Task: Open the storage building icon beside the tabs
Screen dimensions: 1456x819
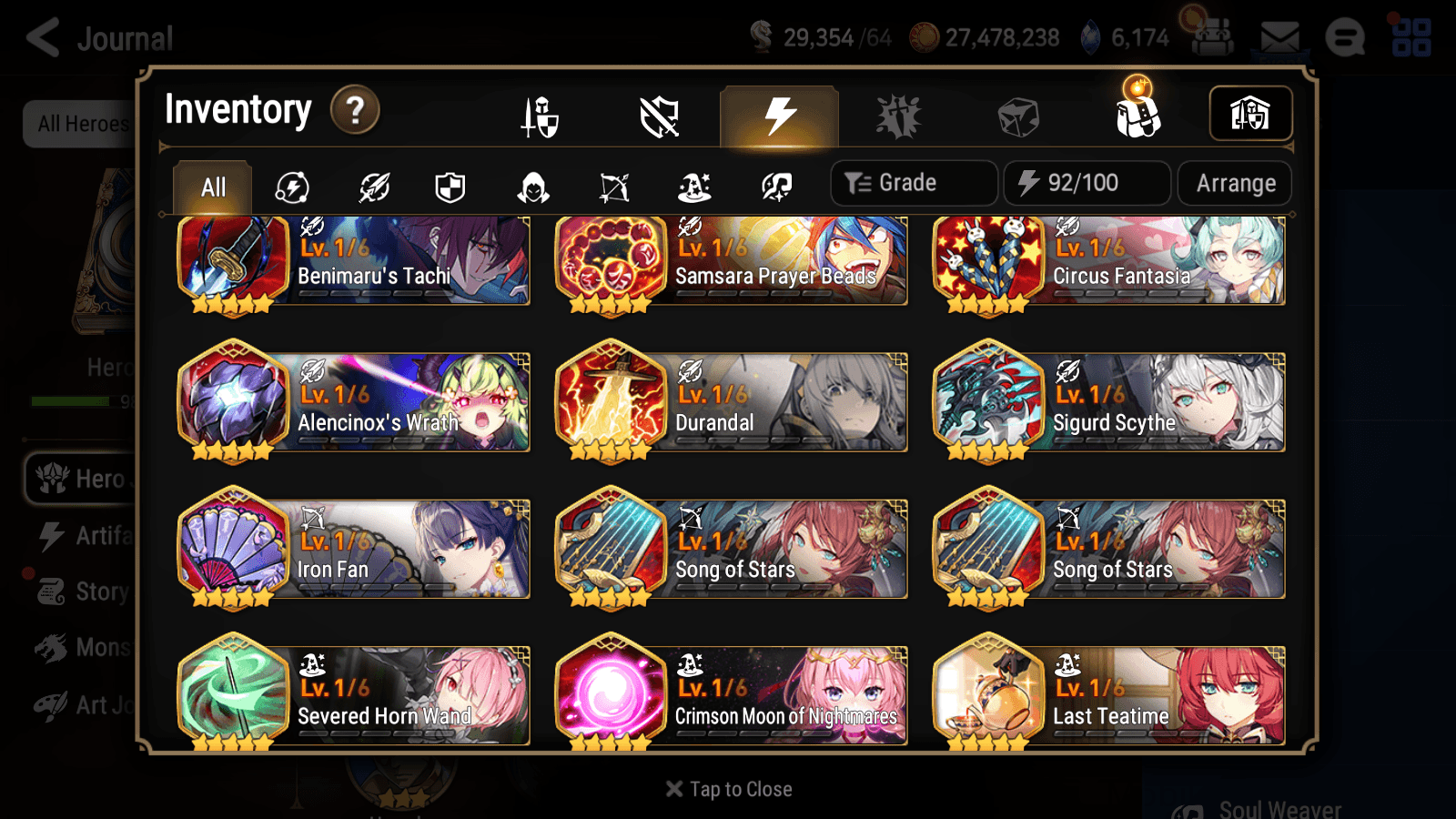Action: click(1249, 113)
